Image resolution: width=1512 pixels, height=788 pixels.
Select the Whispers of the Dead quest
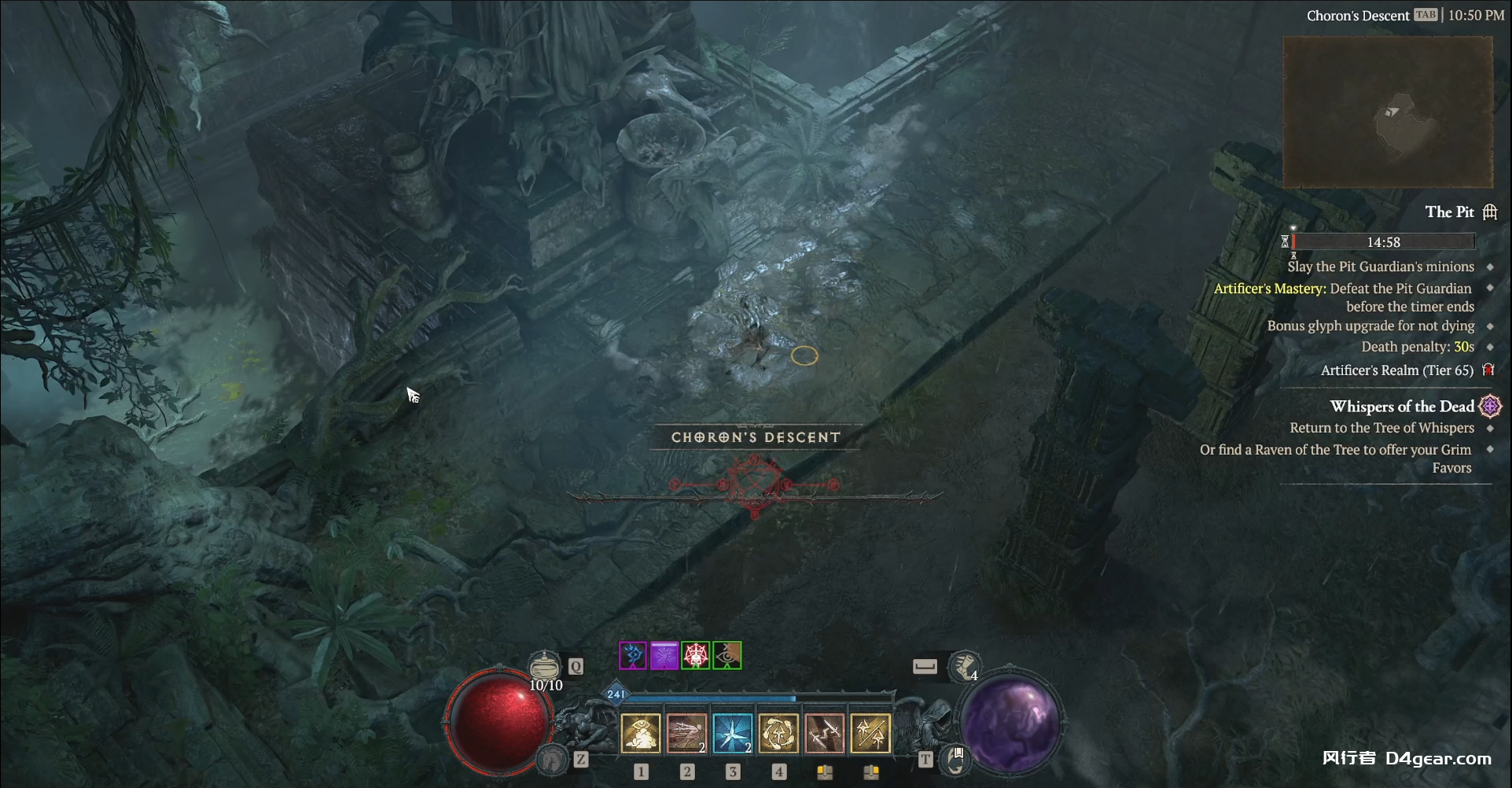[x=1402, y=407]
